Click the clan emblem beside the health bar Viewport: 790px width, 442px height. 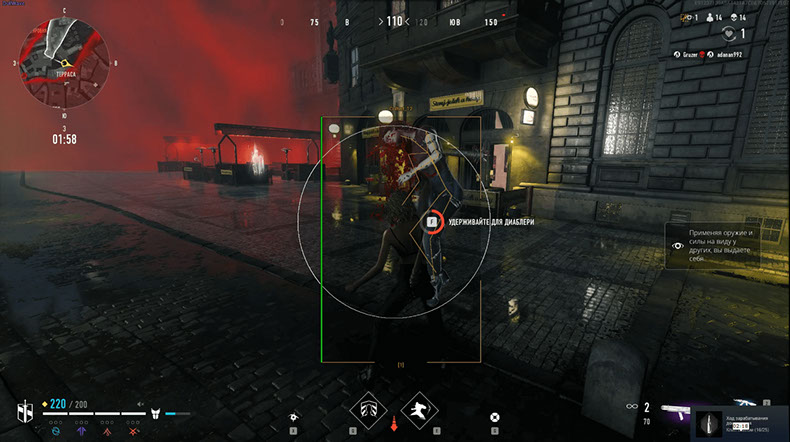27,410
